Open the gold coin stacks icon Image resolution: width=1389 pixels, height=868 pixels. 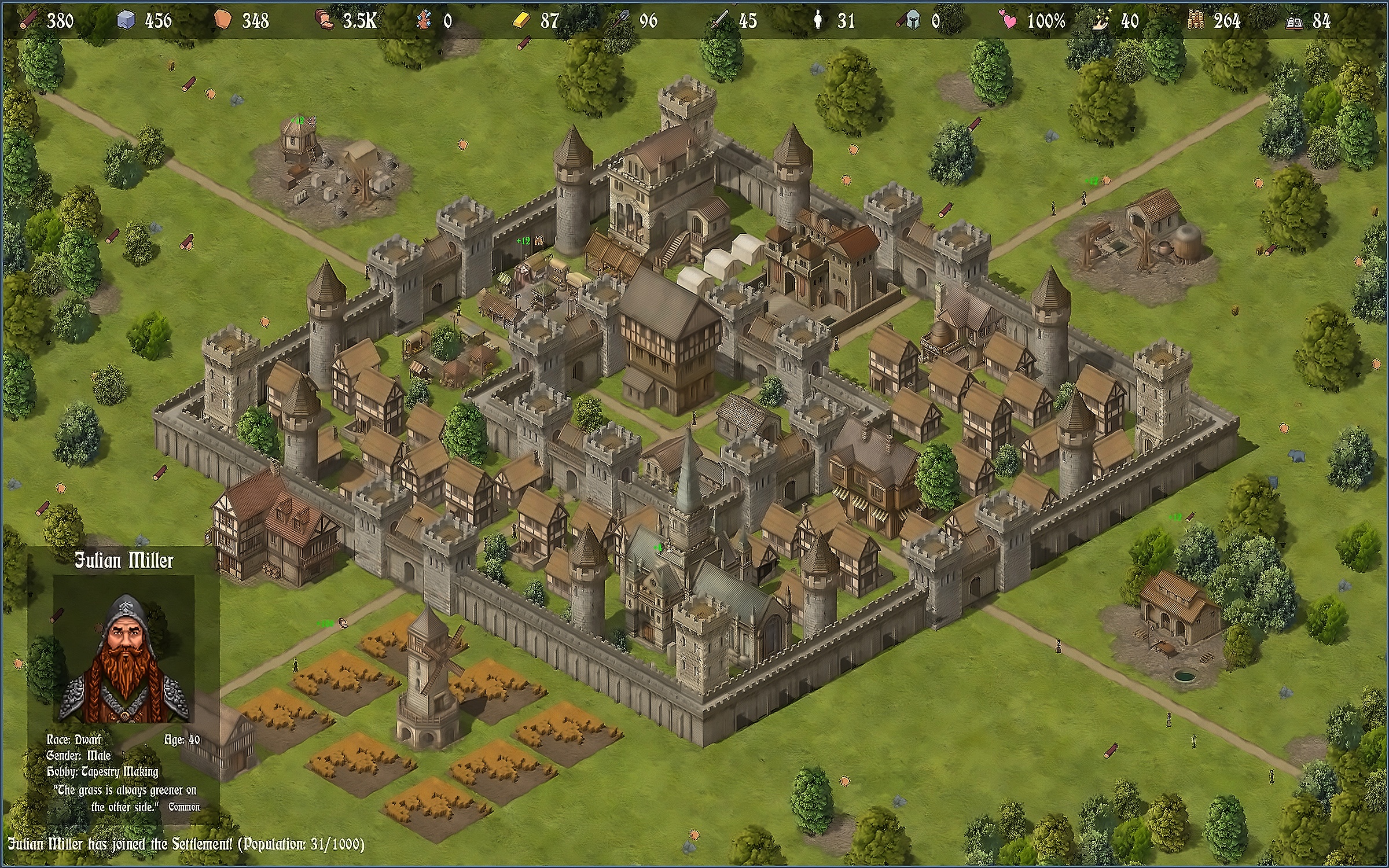[1196, 20]
